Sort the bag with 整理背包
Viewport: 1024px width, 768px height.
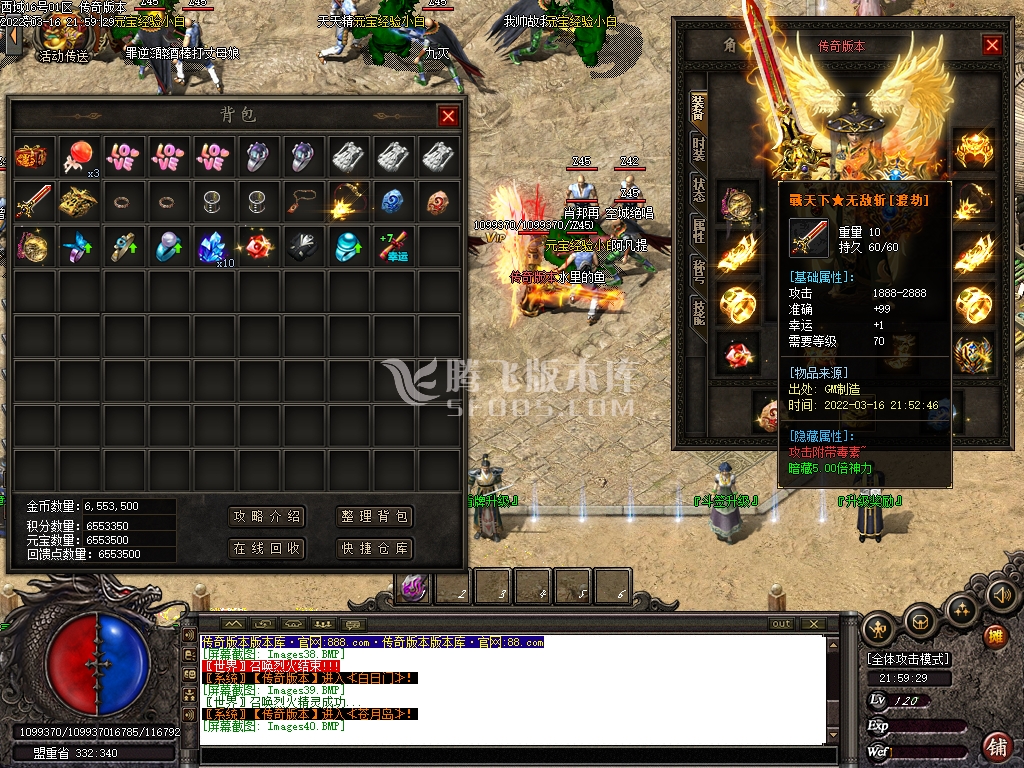coord(374,516)
